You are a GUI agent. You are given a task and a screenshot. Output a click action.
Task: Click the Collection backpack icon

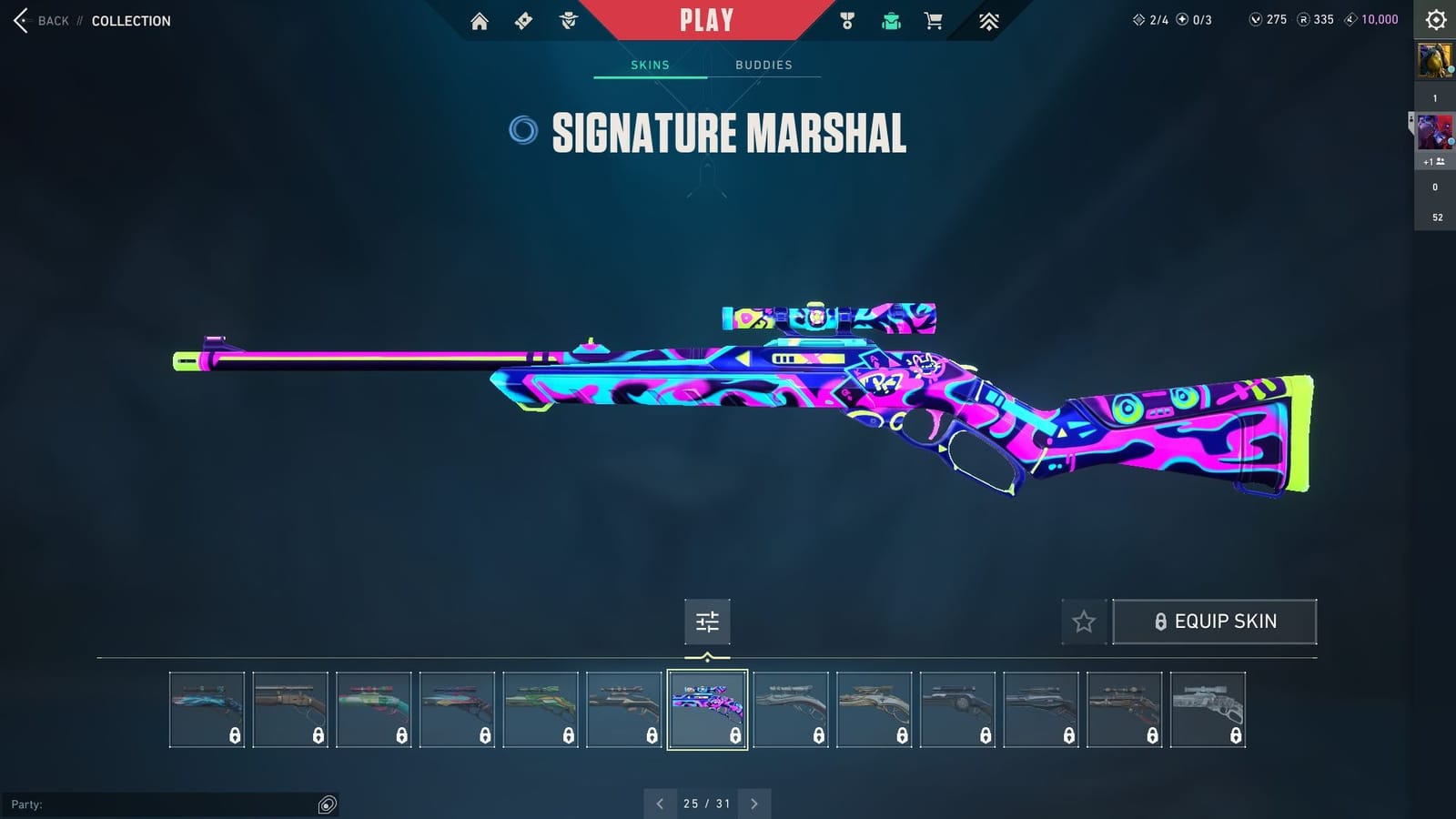point(890,19)
